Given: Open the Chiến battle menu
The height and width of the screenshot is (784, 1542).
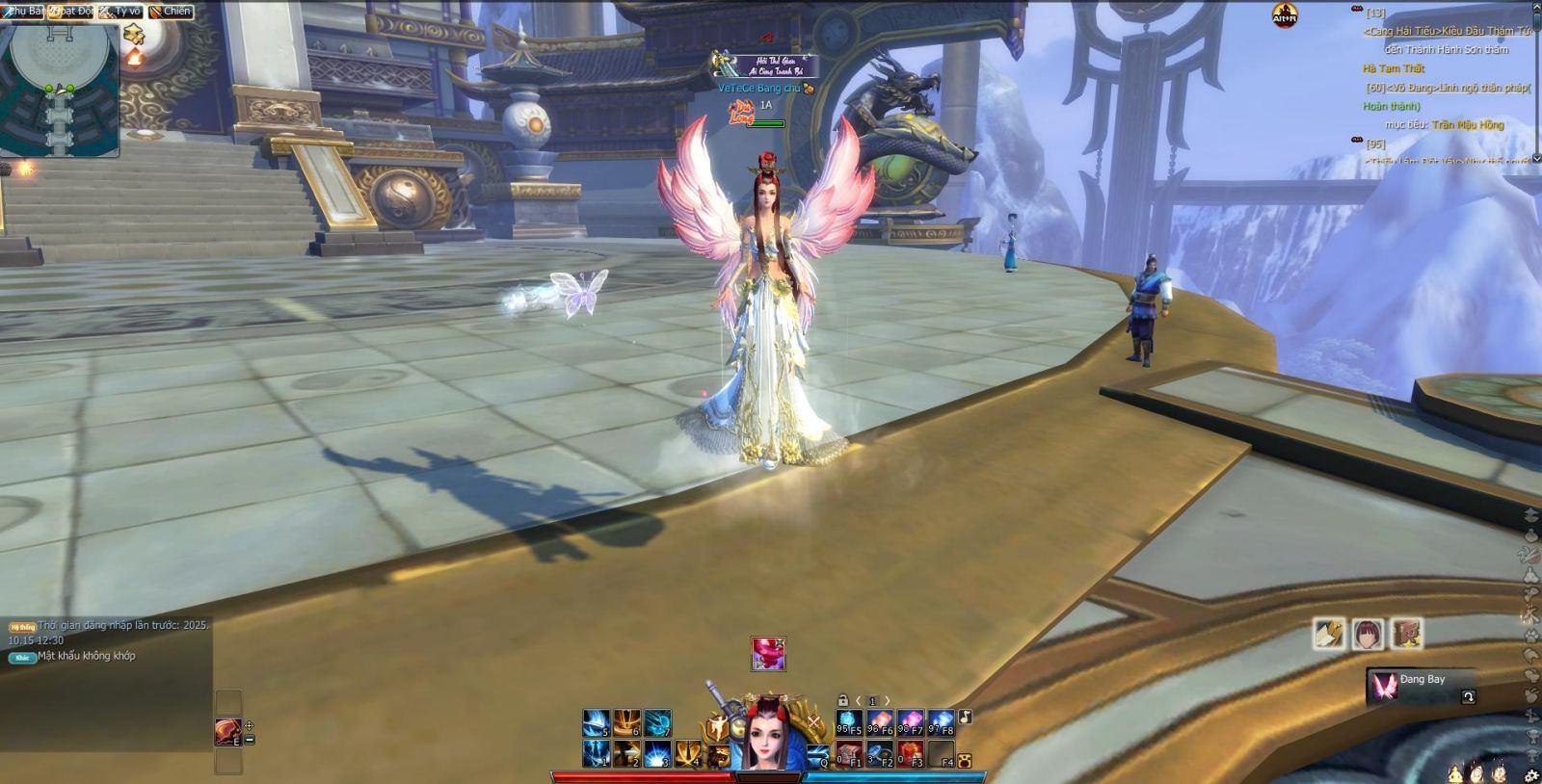Looking at the screenshot, I should click(171, 11).
